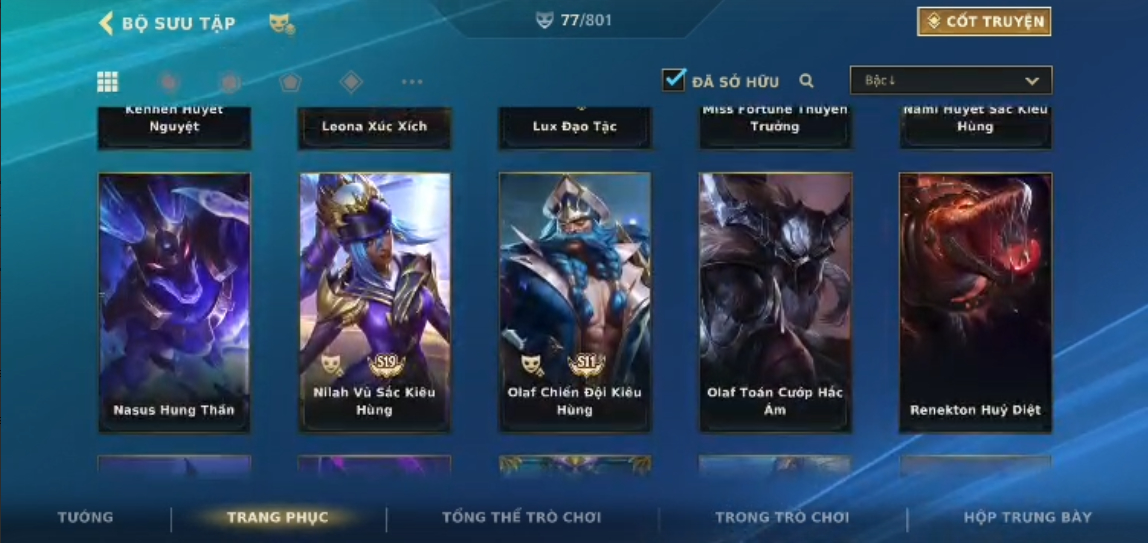Pick the Olaf Toán Cướp Hắc Ám skin
Image resolution: width=1148 pixels, height=543 pixels.
click(775, 302)
